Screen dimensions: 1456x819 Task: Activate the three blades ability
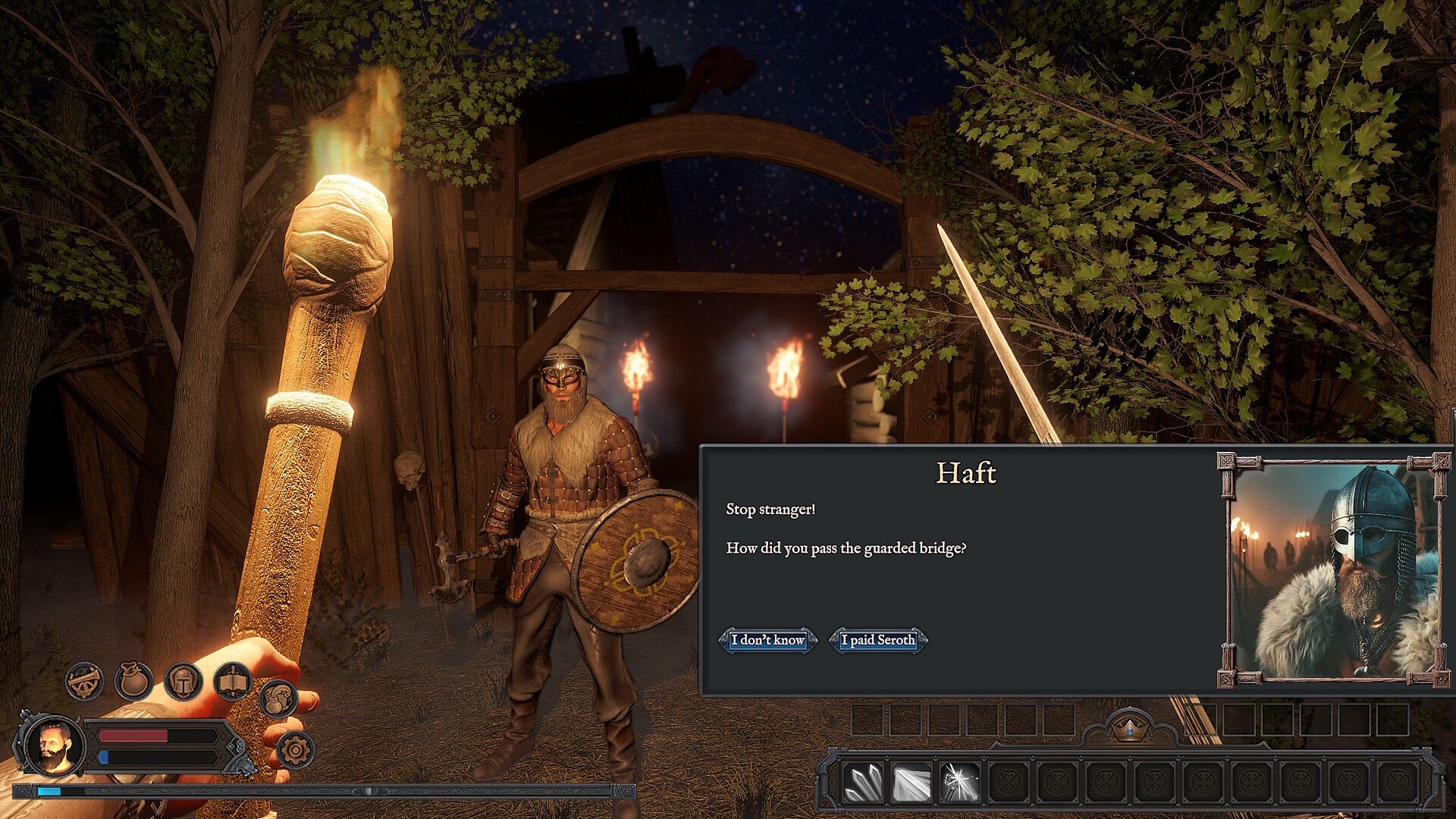tap(864, 782)
